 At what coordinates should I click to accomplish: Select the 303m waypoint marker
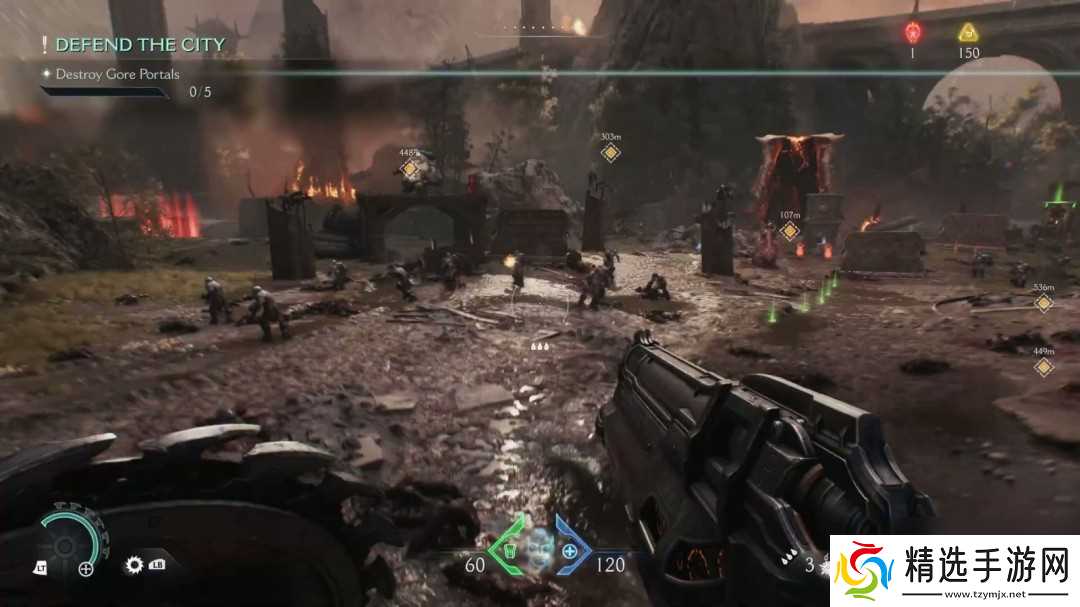coord(610,152)
